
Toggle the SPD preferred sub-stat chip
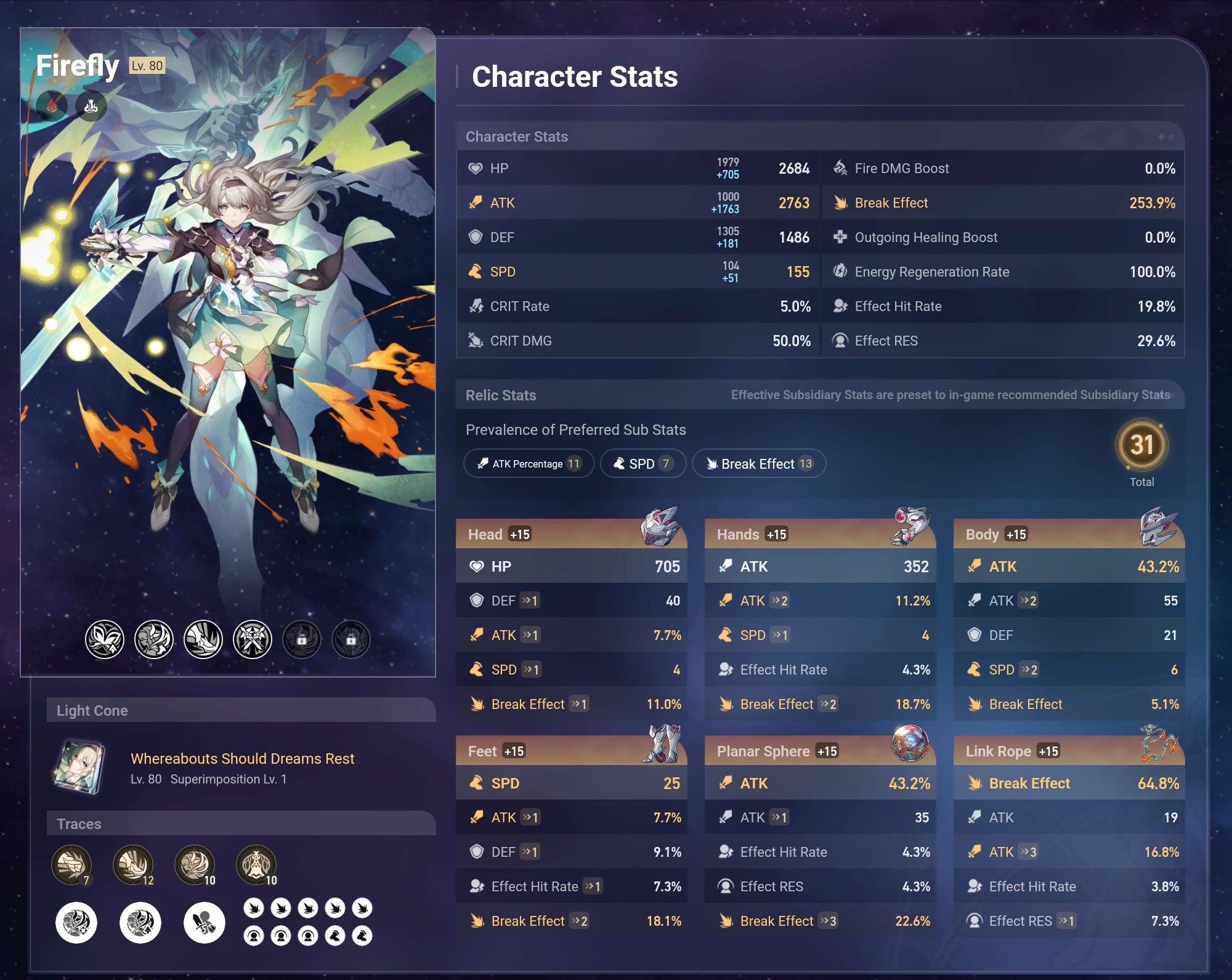[x=642, y=464]
